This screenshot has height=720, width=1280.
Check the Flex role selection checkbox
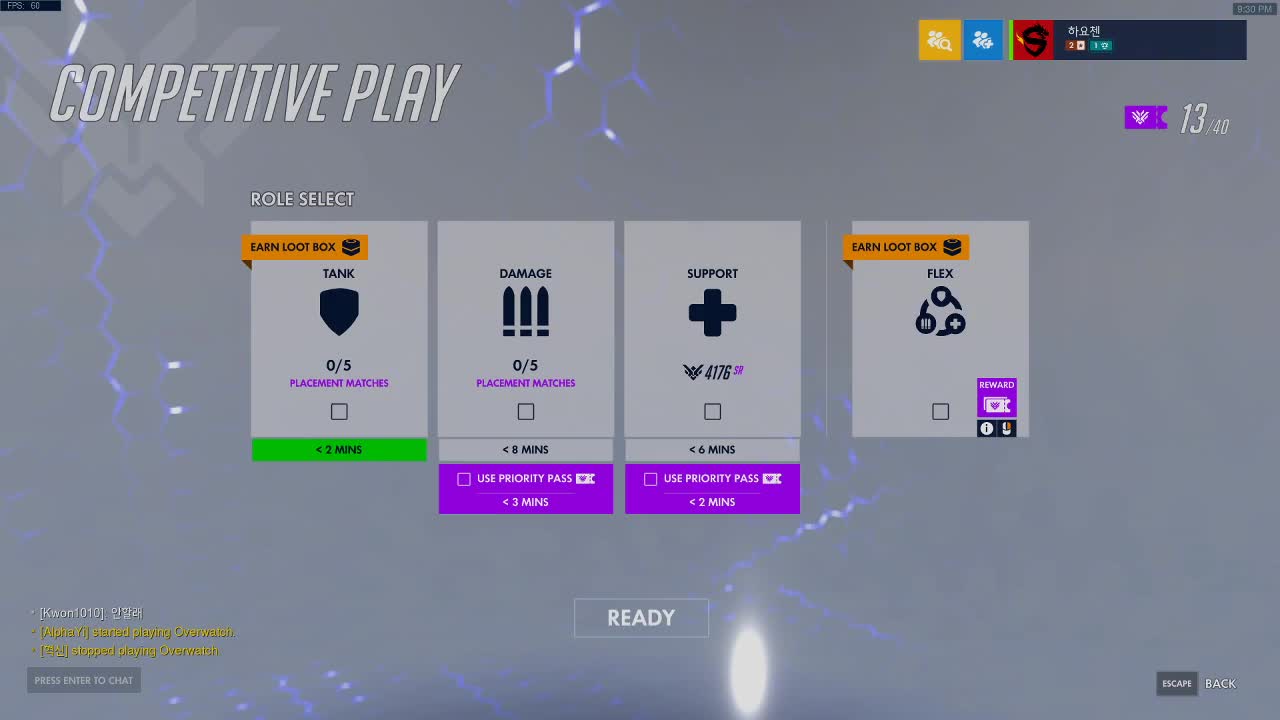point(939,411)
